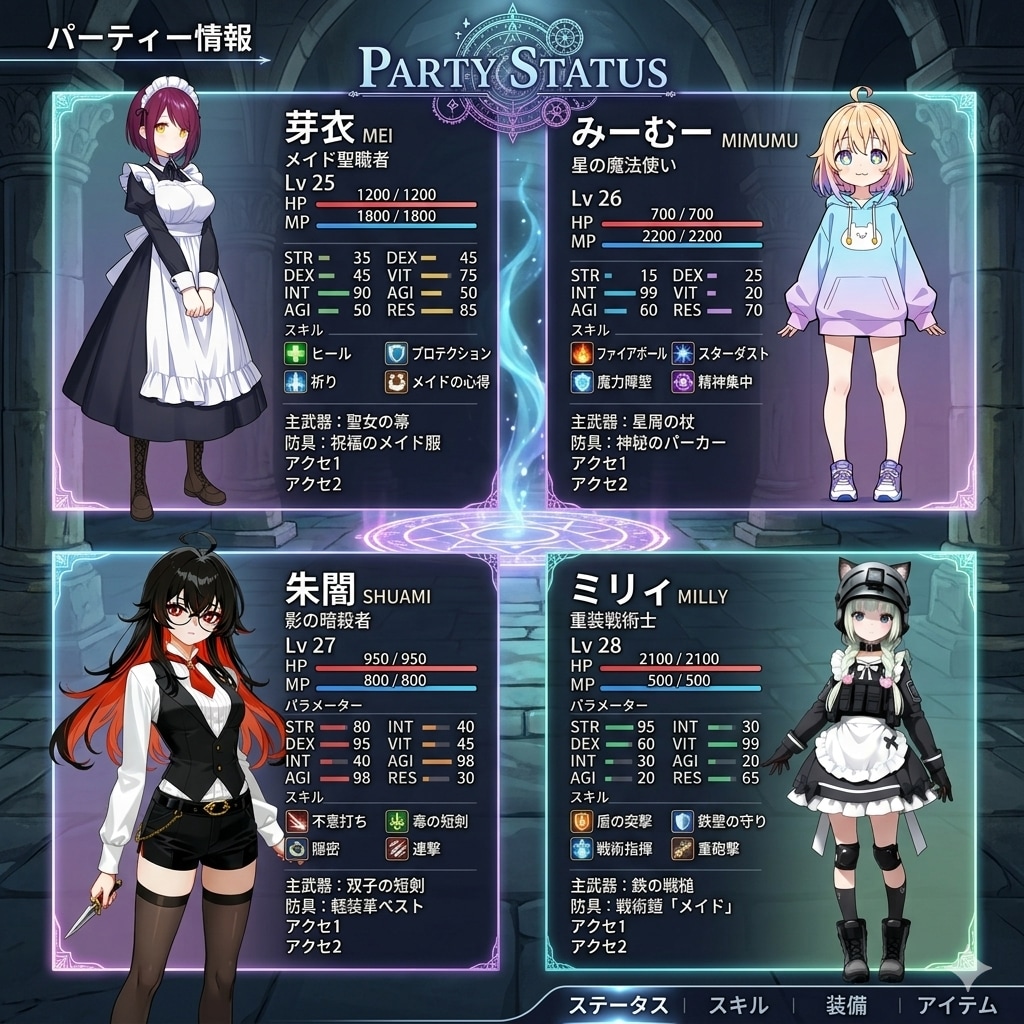
Task: Select Milly's 盾の突撃 skill icon
Action: pyautogui.click(x=582, y=822)
